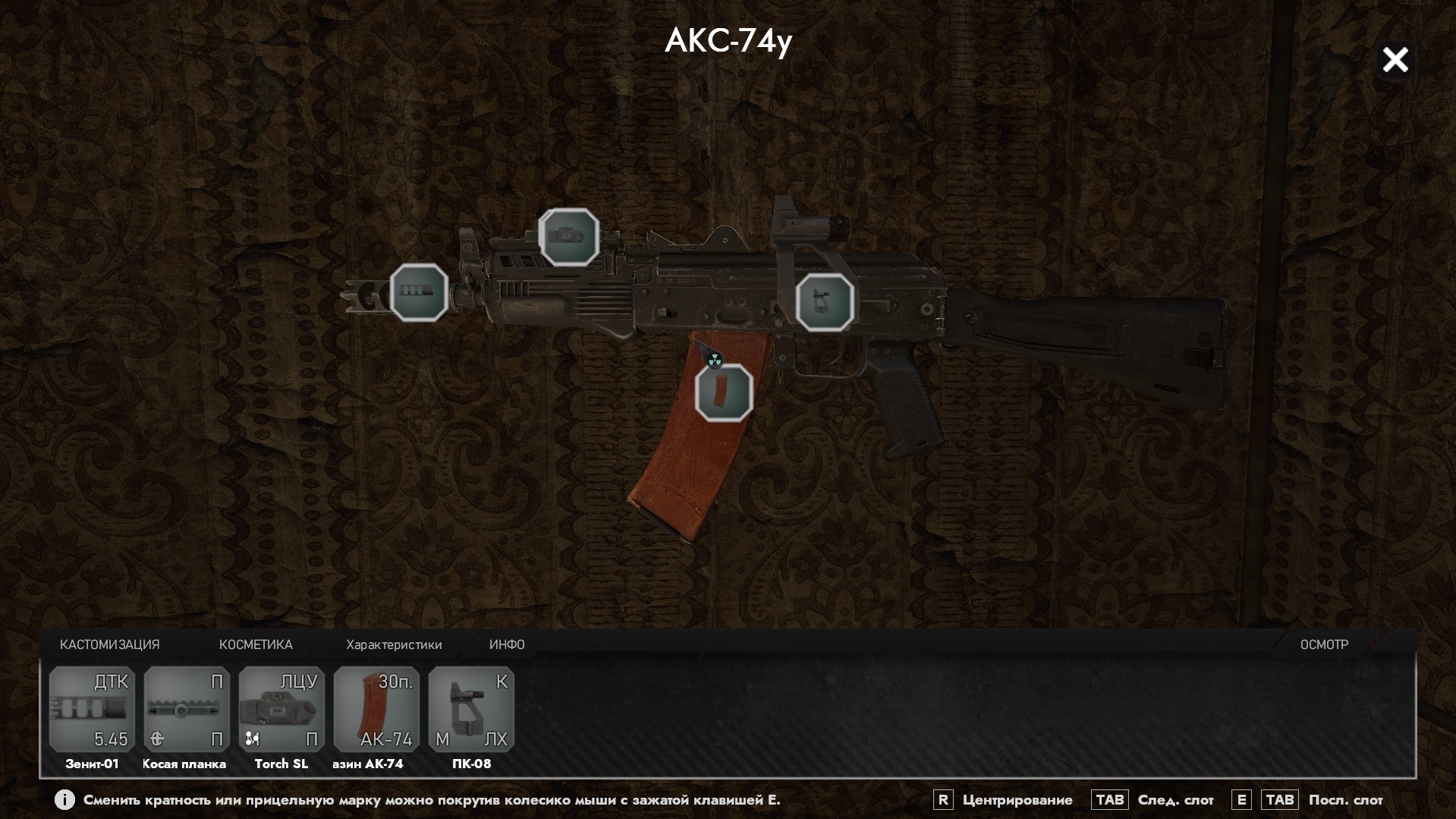The height and width of the screenshot is (819, 1456).
Task: Open the handguard laser slot marker
Action: (x=568, y=237)
